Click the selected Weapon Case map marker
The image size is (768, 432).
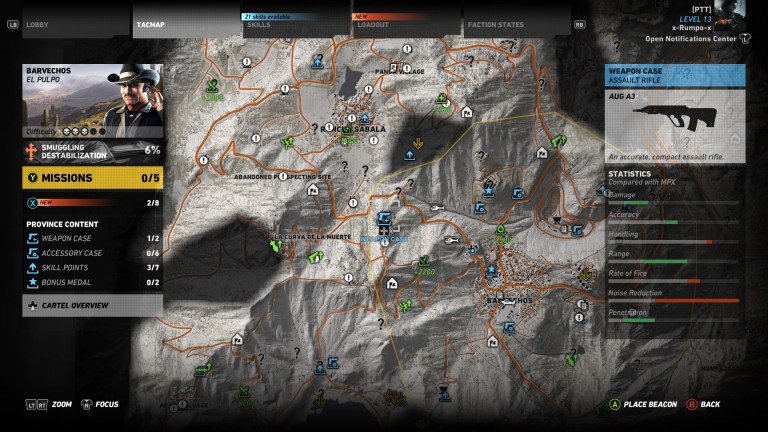coord(386,220)
